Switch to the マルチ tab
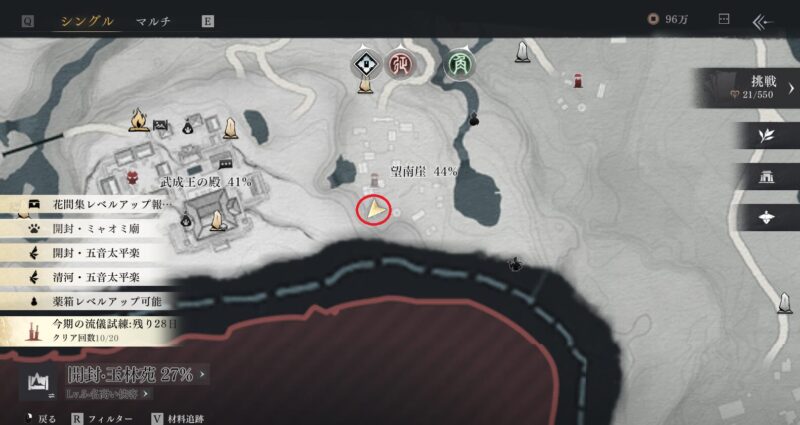Image resolution: width=800 pixels, height=425 pixels. [x=154, y=20]
